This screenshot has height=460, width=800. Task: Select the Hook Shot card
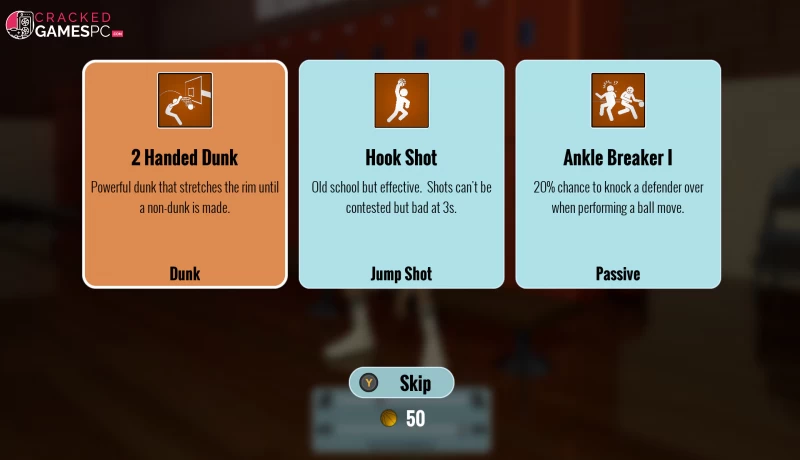click(401, 174)
